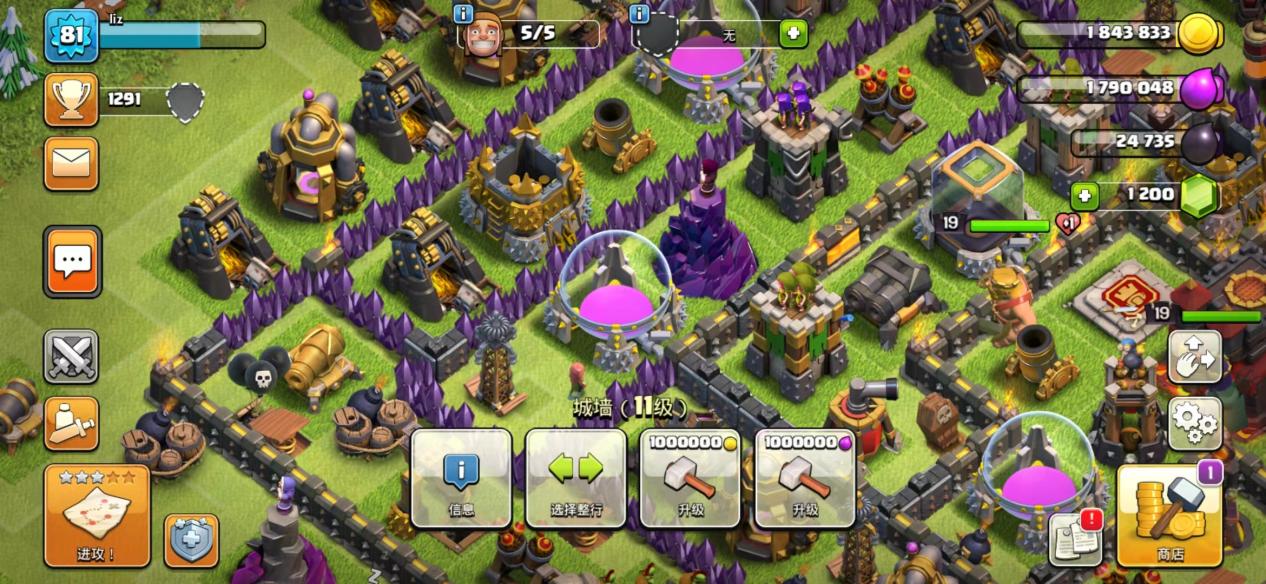Add gems with the green plus button

(1084, 196)
